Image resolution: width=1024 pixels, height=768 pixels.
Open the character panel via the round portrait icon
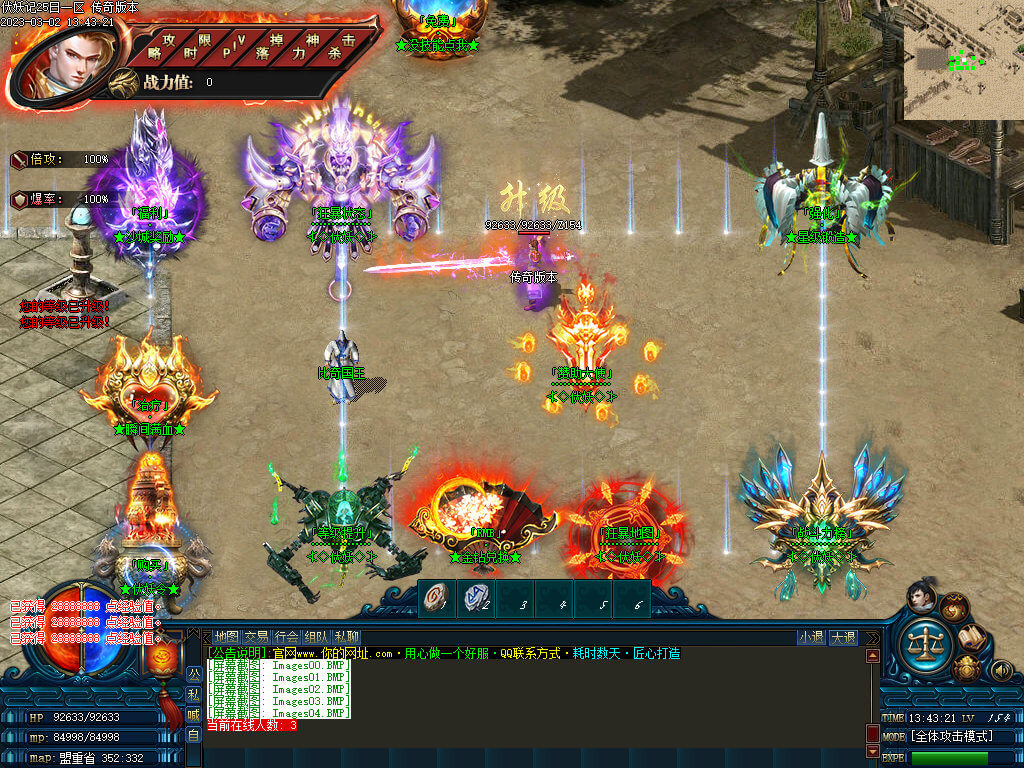click(x=920, y=596)
